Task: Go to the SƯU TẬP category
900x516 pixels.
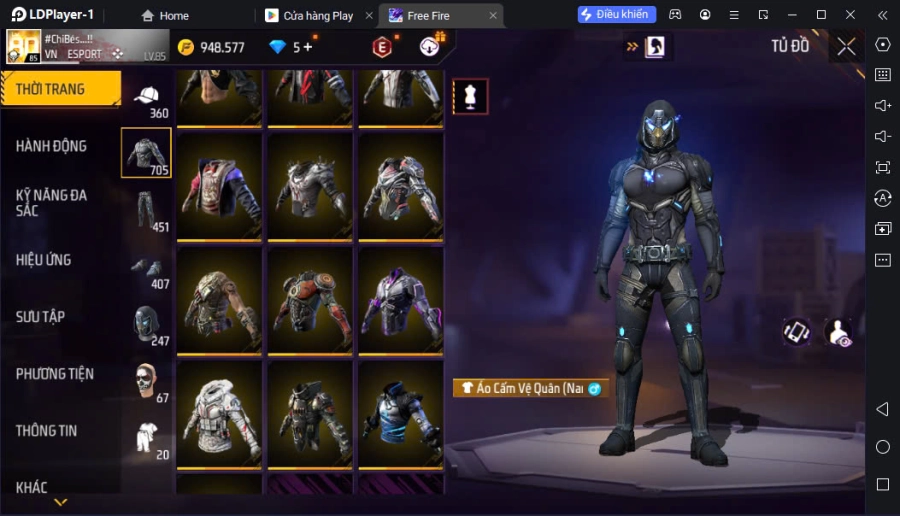Action: click(x=41, y=317)
